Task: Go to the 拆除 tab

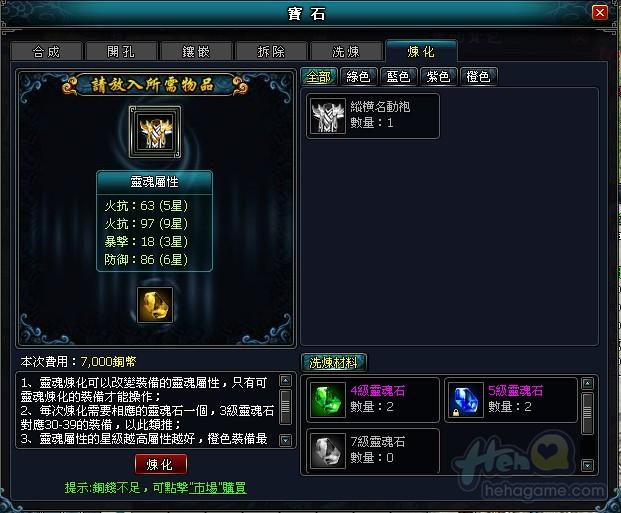Action: pos(271,51)
